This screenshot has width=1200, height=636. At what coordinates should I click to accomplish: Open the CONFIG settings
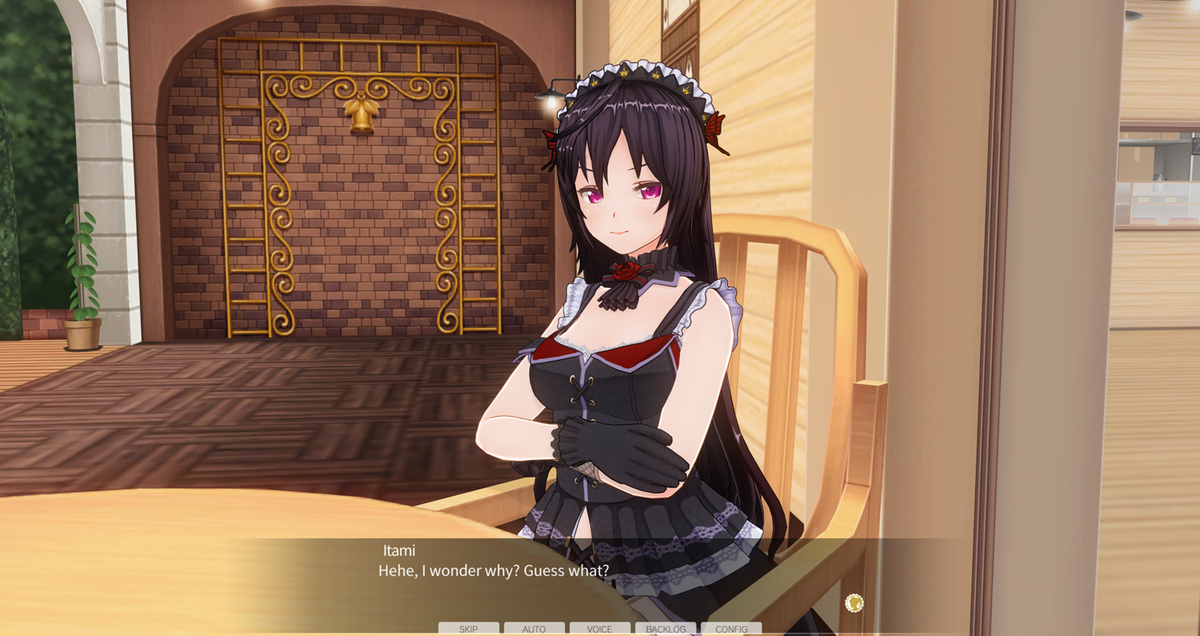(731, 629)
